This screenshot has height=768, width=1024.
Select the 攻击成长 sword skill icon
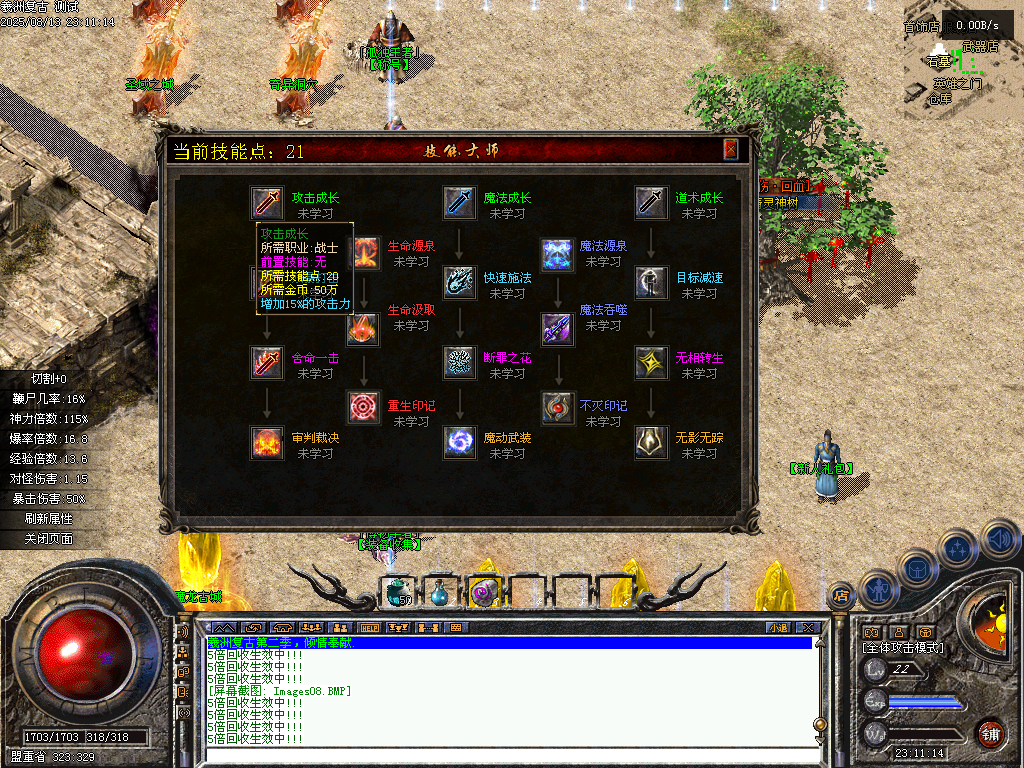pyautogui.click(x=267, y=203)
